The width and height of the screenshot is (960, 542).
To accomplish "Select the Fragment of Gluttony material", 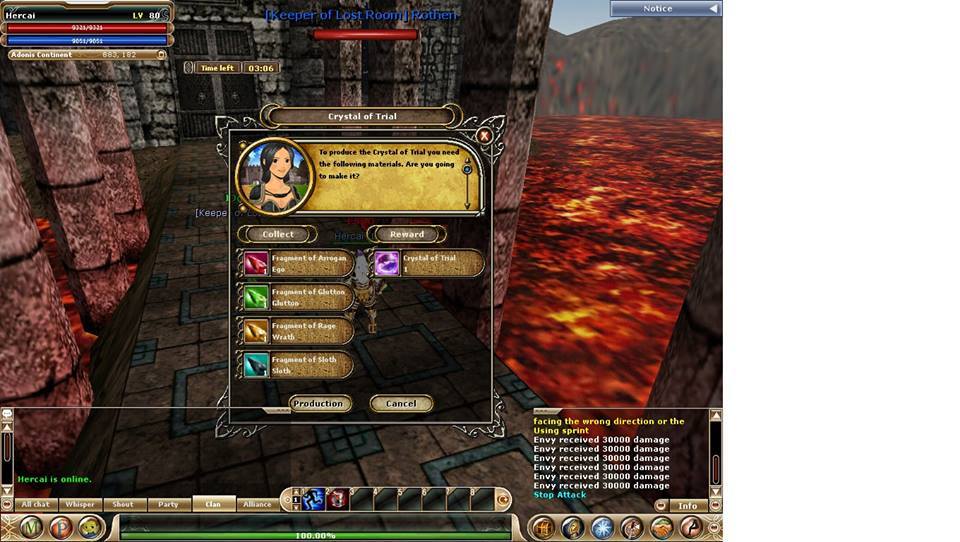I will 297,297.
